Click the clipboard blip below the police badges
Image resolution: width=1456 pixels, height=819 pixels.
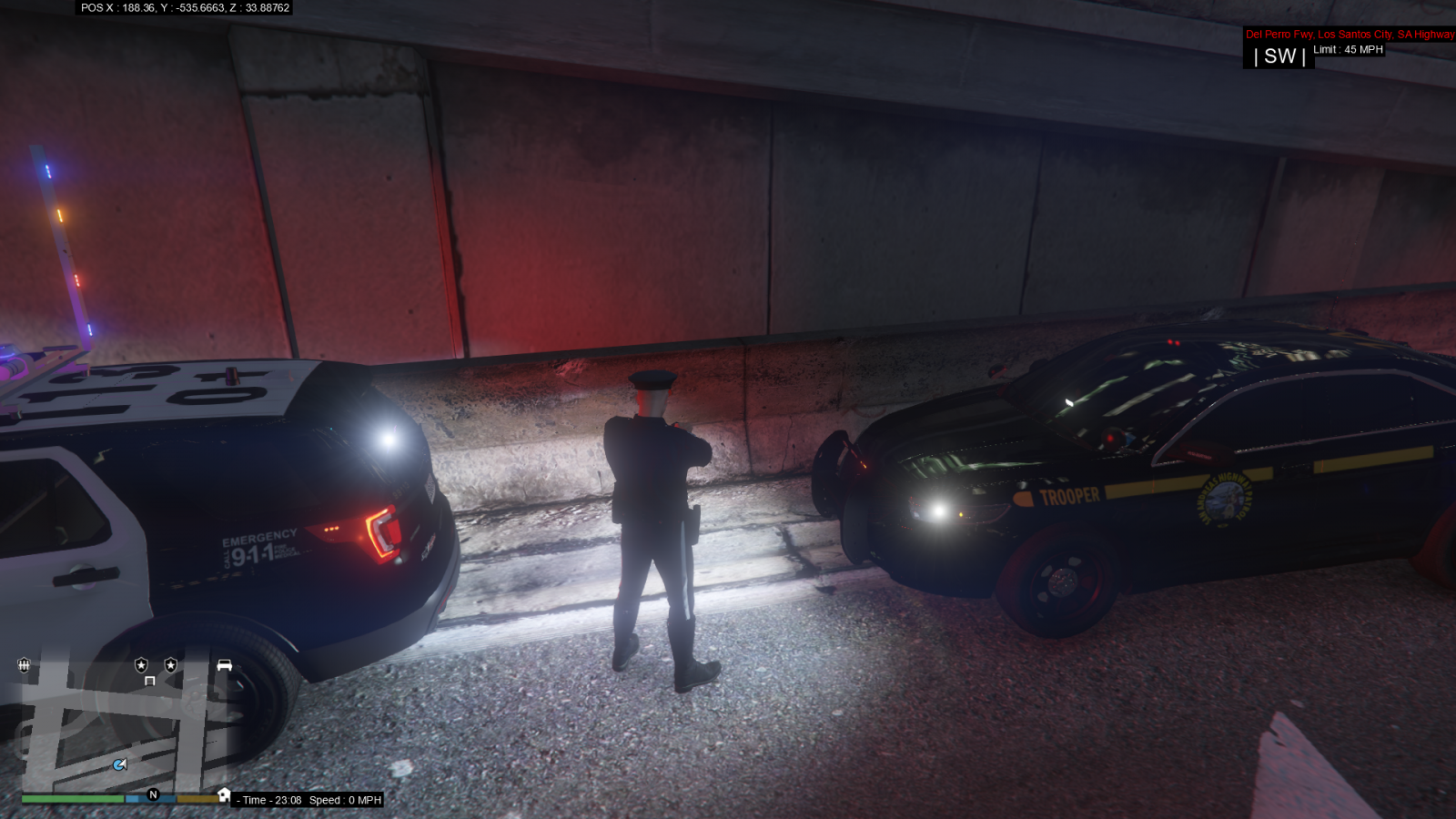150,682
